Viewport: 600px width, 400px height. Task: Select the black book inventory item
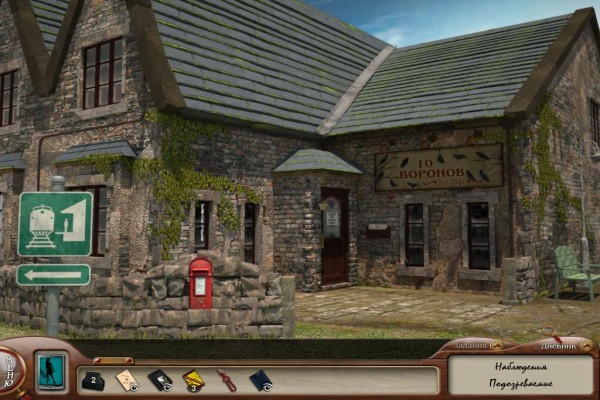click(160, 380)
